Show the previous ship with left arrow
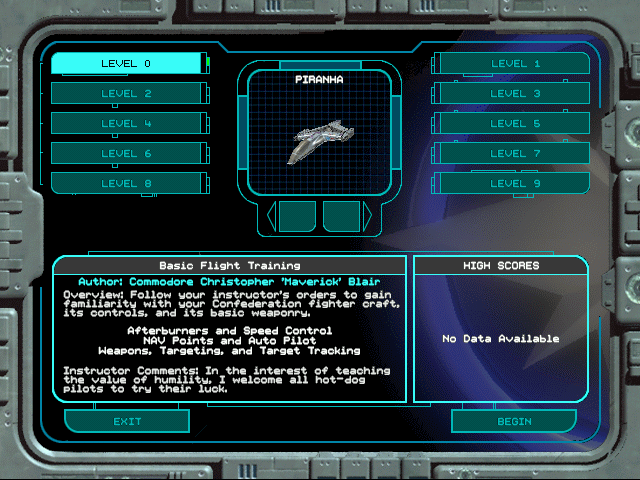This screenshot has width=640, height=480. [271, 215]
